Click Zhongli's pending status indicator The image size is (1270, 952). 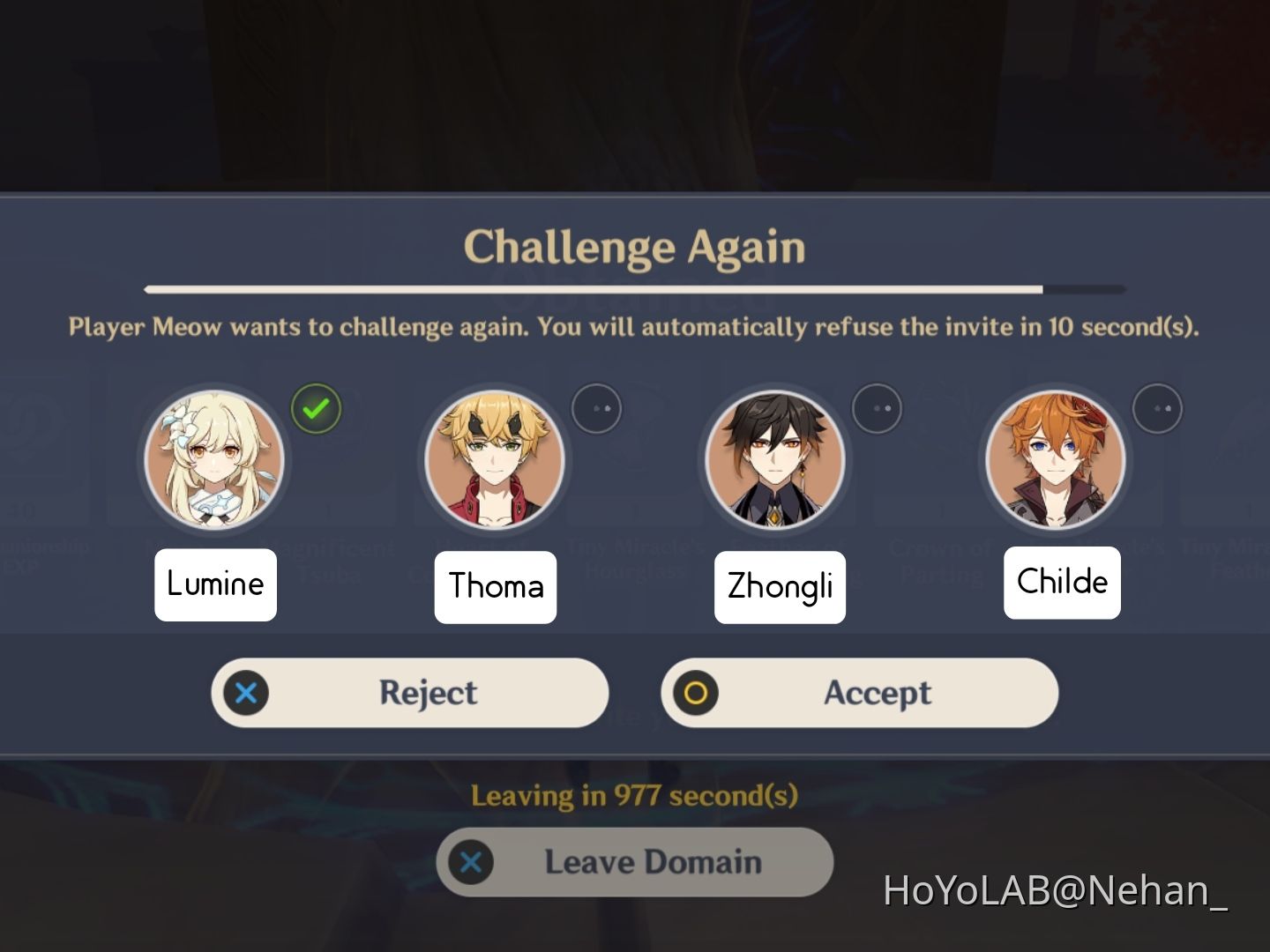878,408
